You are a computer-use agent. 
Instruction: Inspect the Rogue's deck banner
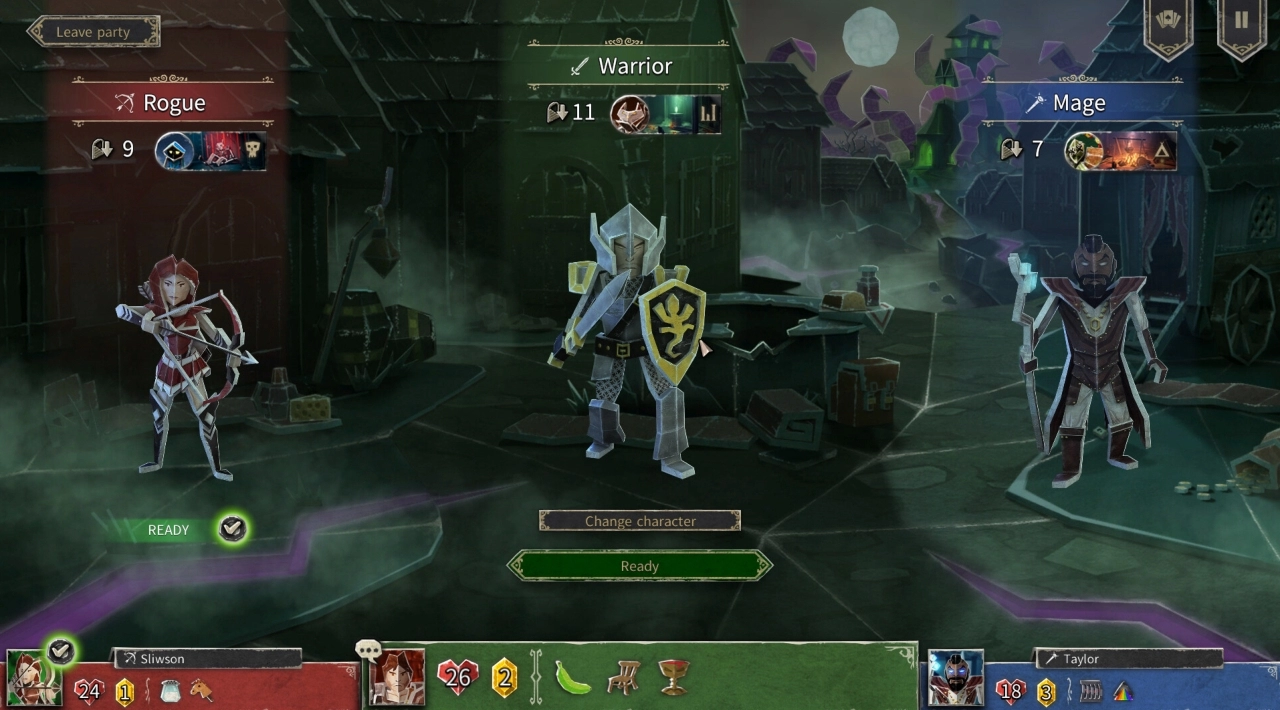212,151
